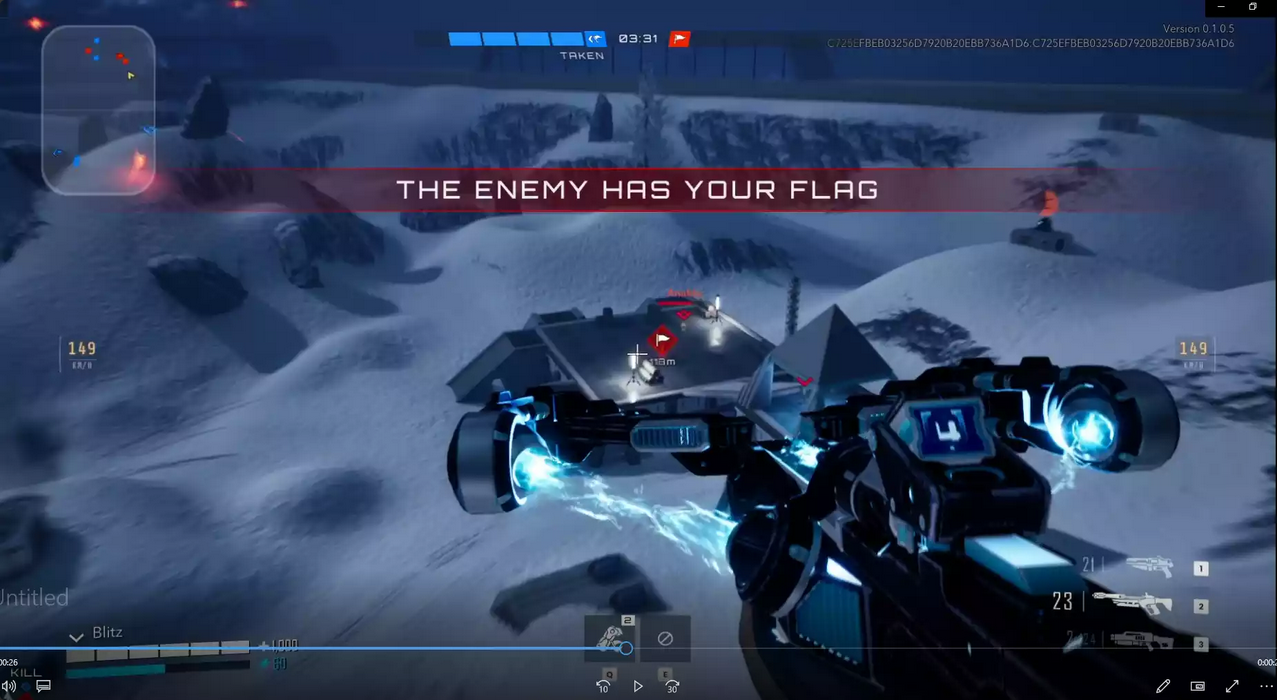The height and width of the screenshot is (700, 1277).
Task: Choose the third weapon in the loadout list
Action: (x=1141, y=642)
